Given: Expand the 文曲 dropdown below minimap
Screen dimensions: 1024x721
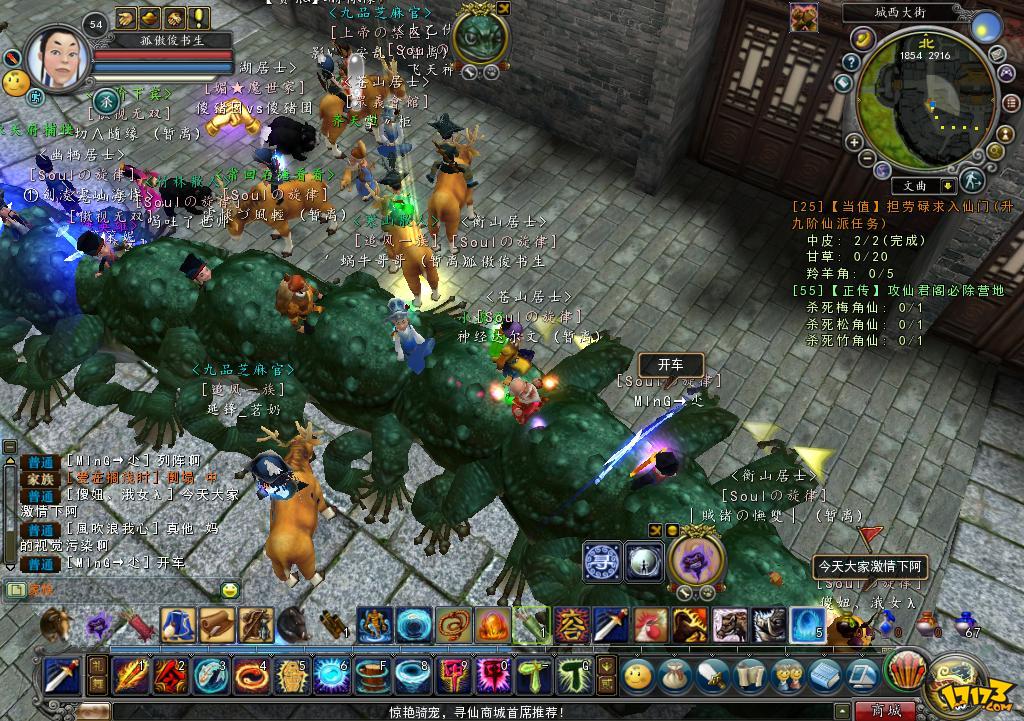Looking at the screenshot, I should (947, 186).
